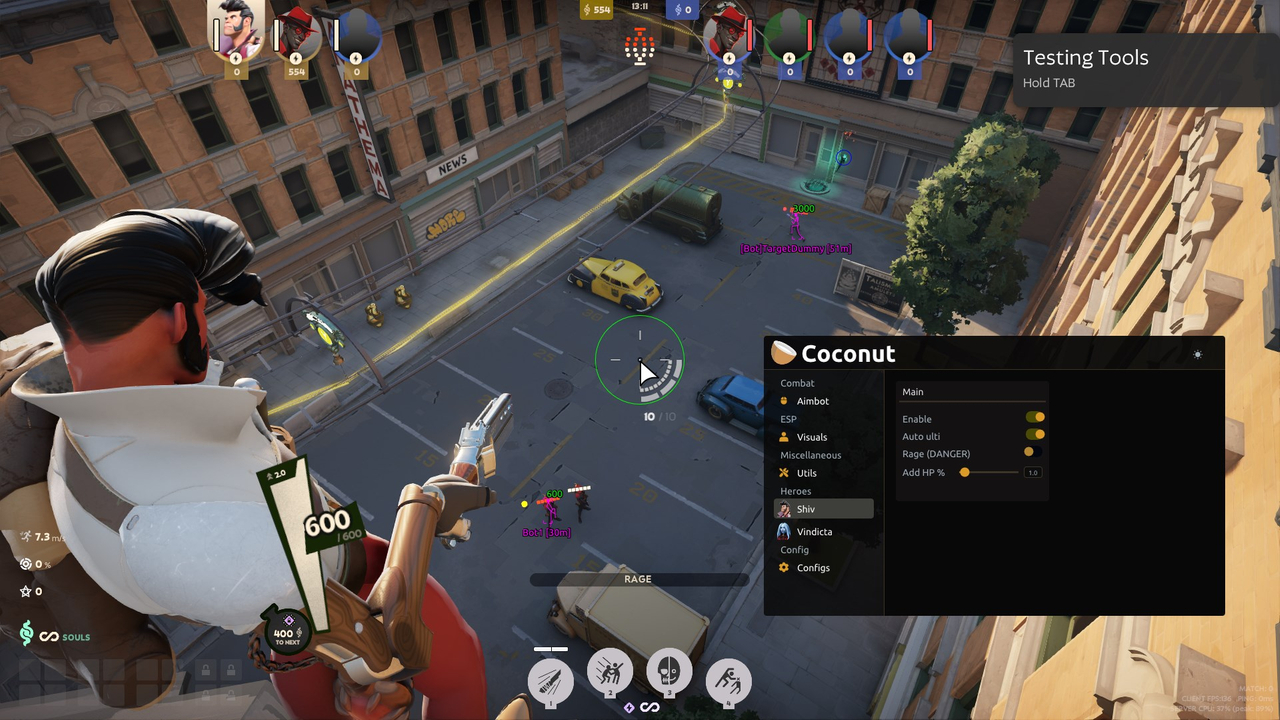Expand the ESP section header
This screenshot has height=720, width=1280.
pos(788,419)
